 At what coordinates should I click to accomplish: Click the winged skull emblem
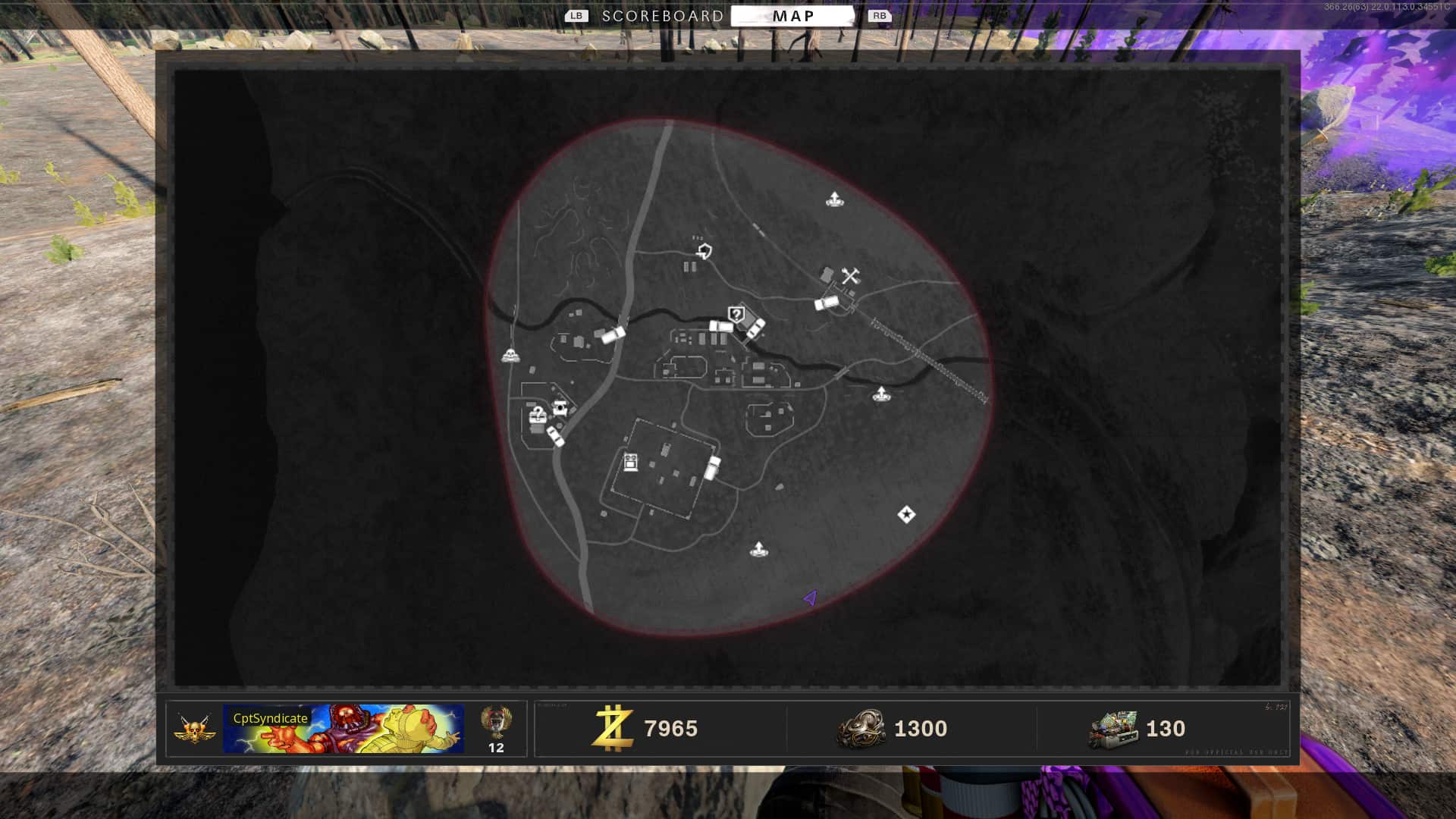point(194,730)
